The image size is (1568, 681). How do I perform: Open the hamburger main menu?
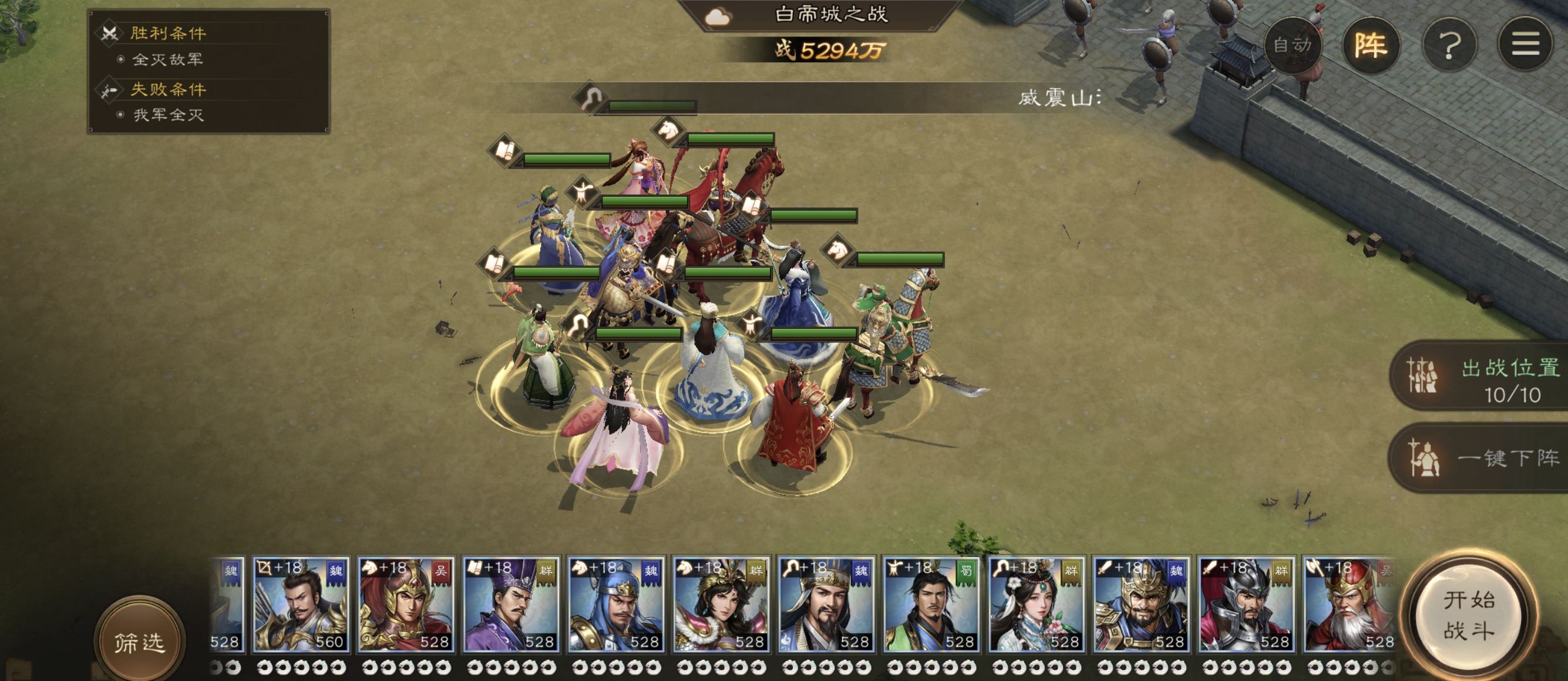1525,45
